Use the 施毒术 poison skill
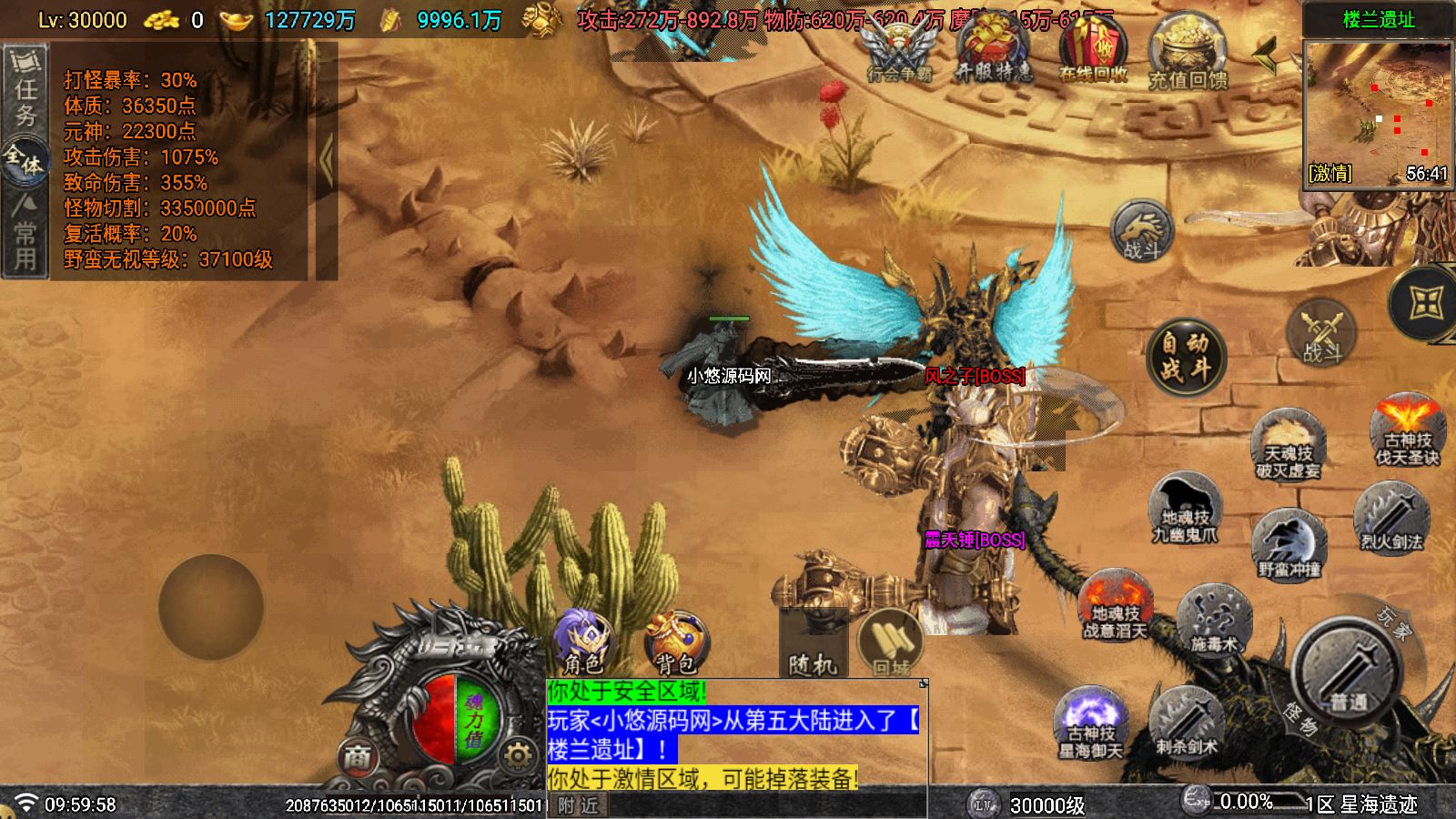Viewport: 1456px width, 819px height. (x=1215, y=618)
